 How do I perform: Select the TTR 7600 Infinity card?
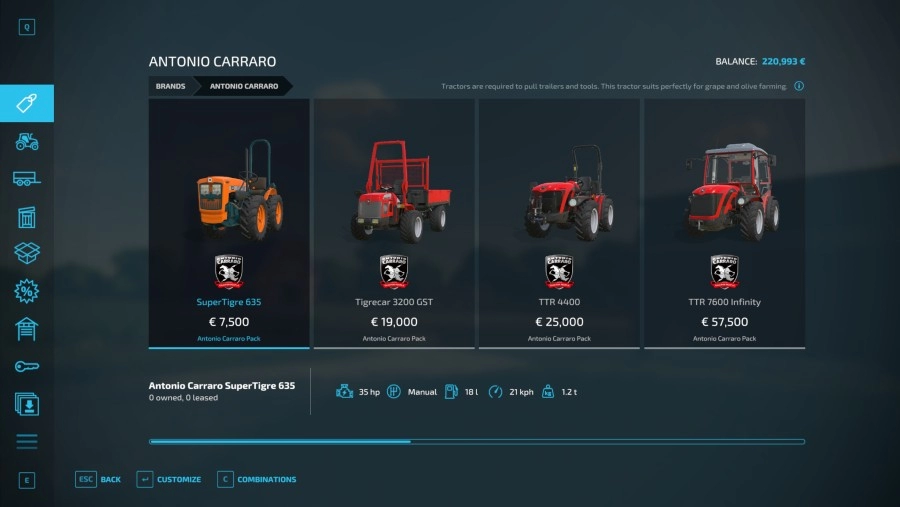point(724,223)
